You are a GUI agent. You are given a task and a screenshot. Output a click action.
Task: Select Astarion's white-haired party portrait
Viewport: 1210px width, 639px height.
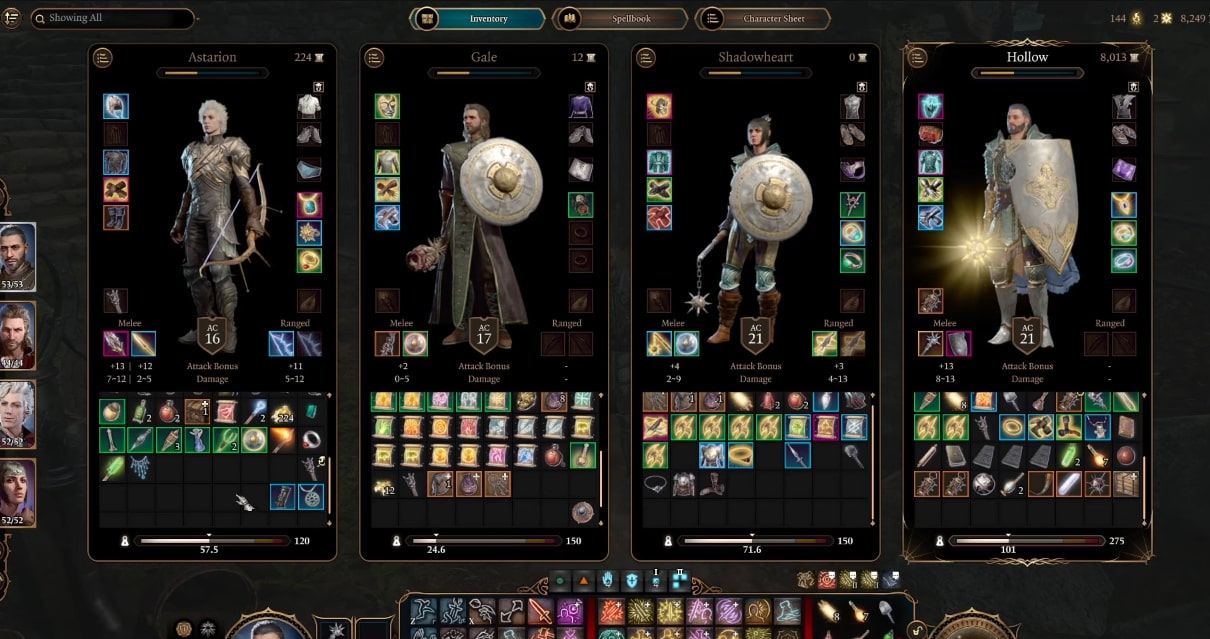point(18,413)
